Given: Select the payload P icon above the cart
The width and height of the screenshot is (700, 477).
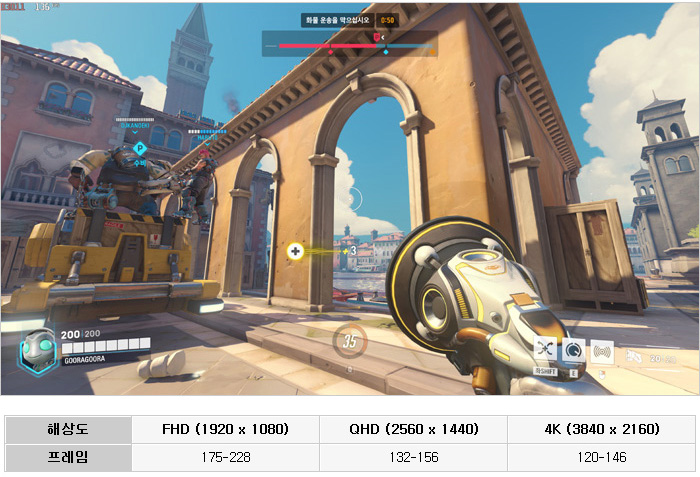Looking at the screenshot, I should click(x=140, y=149).
